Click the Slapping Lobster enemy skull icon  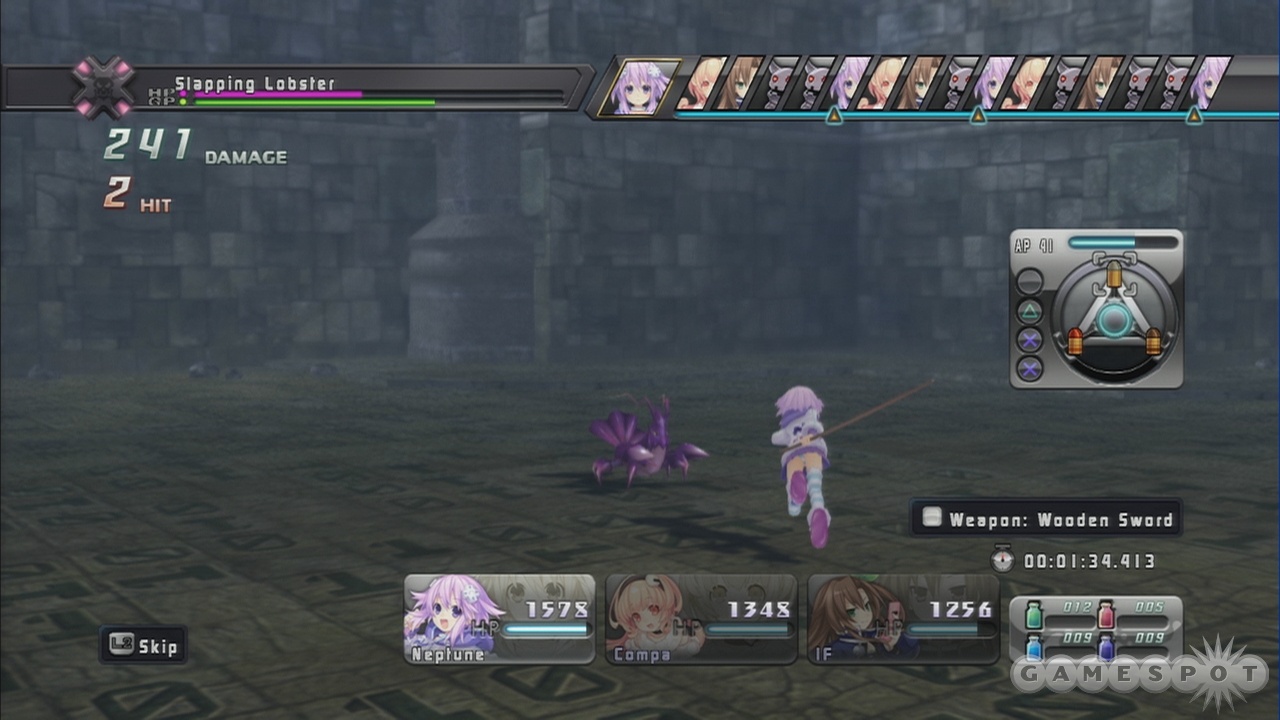[103, 87]
